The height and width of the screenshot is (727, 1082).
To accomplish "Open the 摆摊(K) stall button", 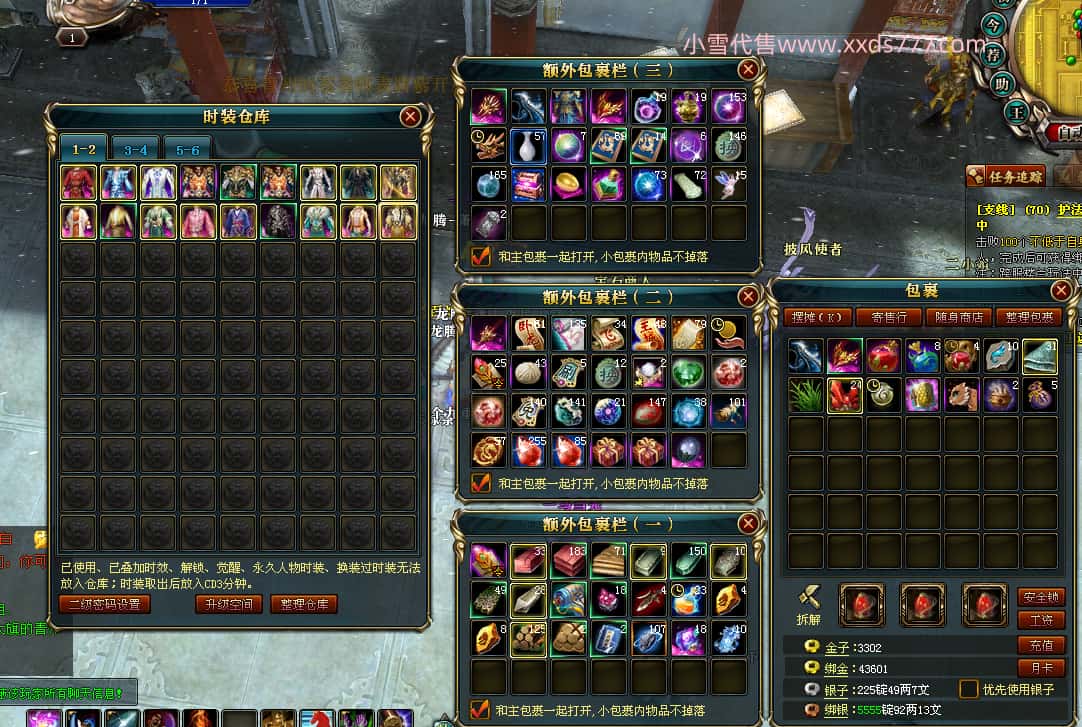I will 817,317.
